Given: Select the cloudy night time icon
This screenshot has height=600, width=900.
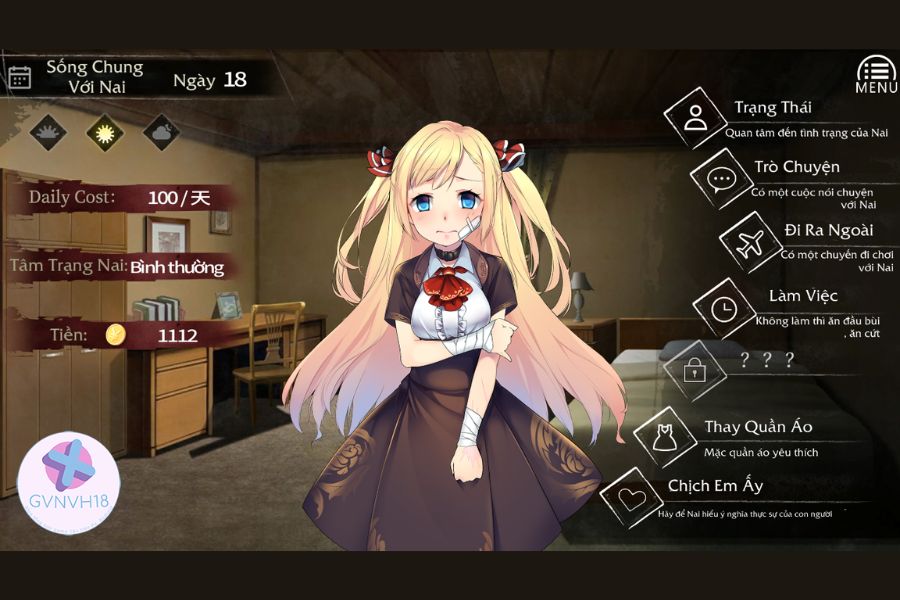Looking at the screenshot, I should coord(160,131).
